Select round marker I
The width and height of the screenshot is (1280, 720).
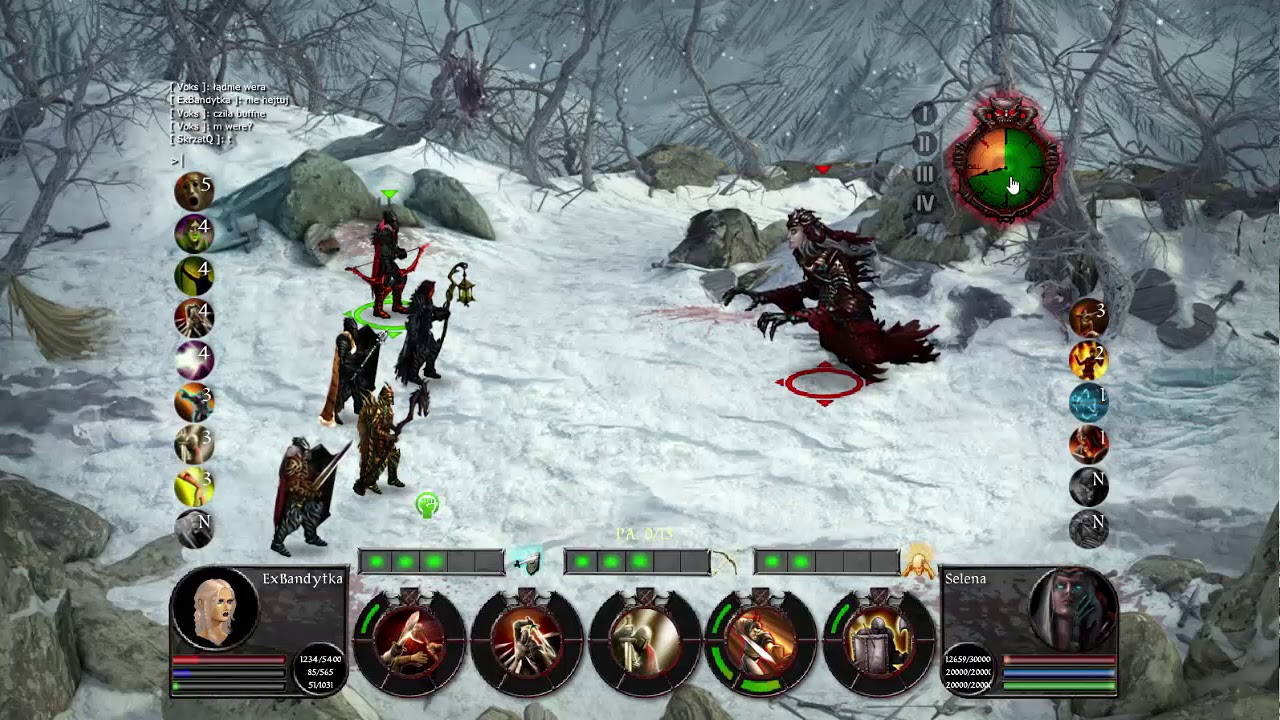(925, 114)
